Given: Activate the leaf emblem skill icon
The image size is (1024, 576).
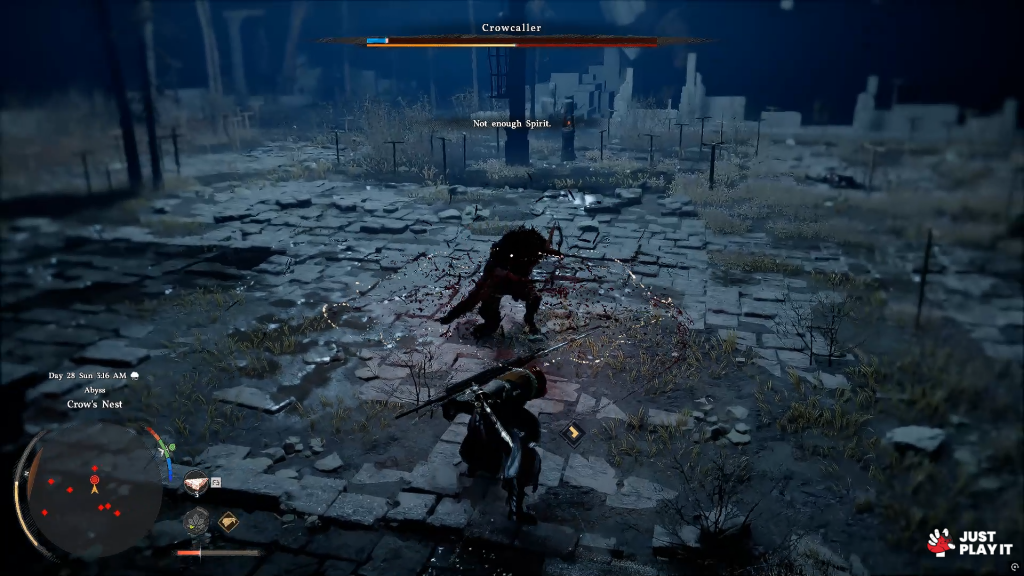Looking at the screenshot, I should [196, 520].
